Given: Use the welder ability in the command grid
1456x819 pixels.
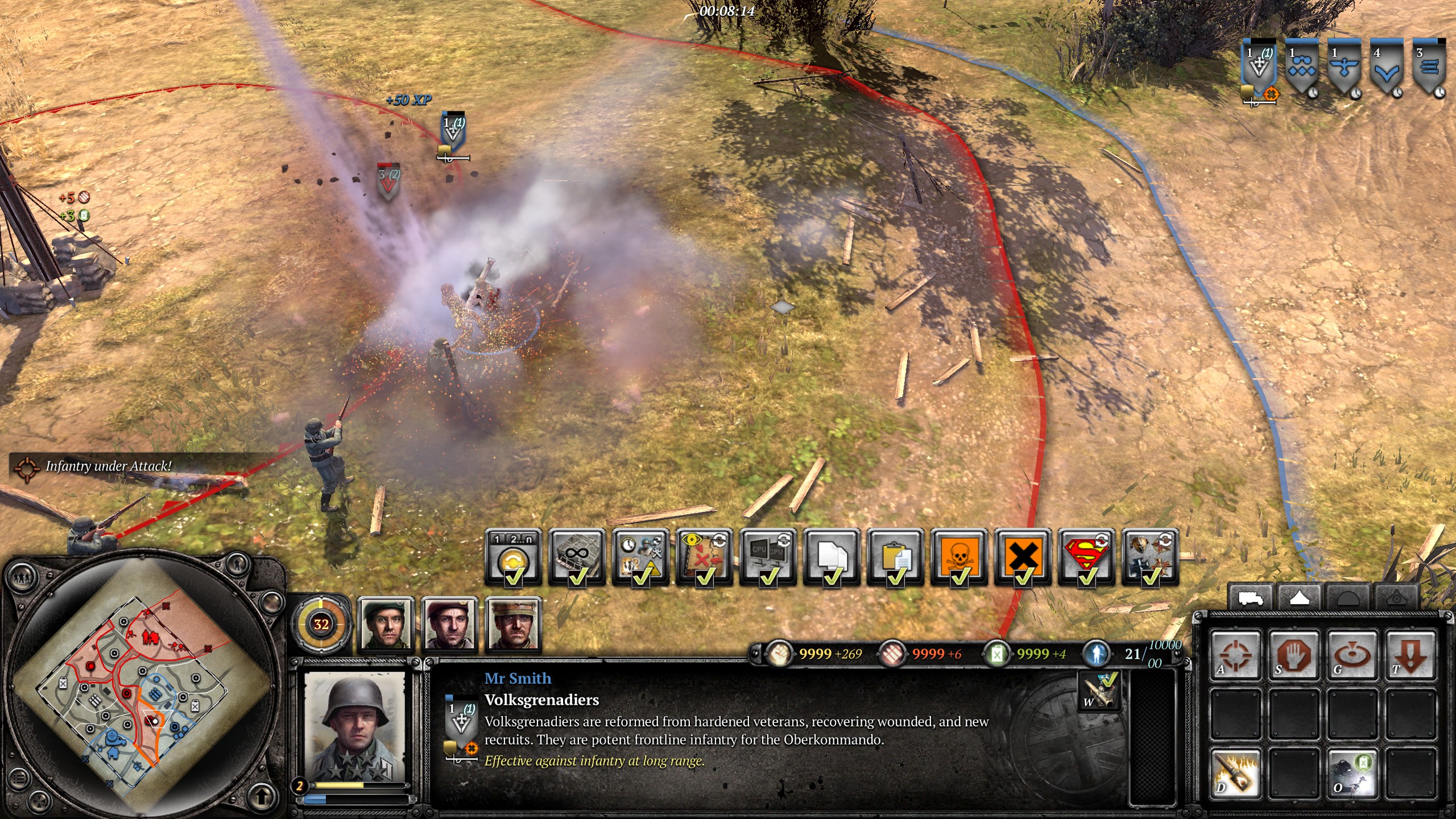Looking at the screenshot, I should click(1352, 772).
